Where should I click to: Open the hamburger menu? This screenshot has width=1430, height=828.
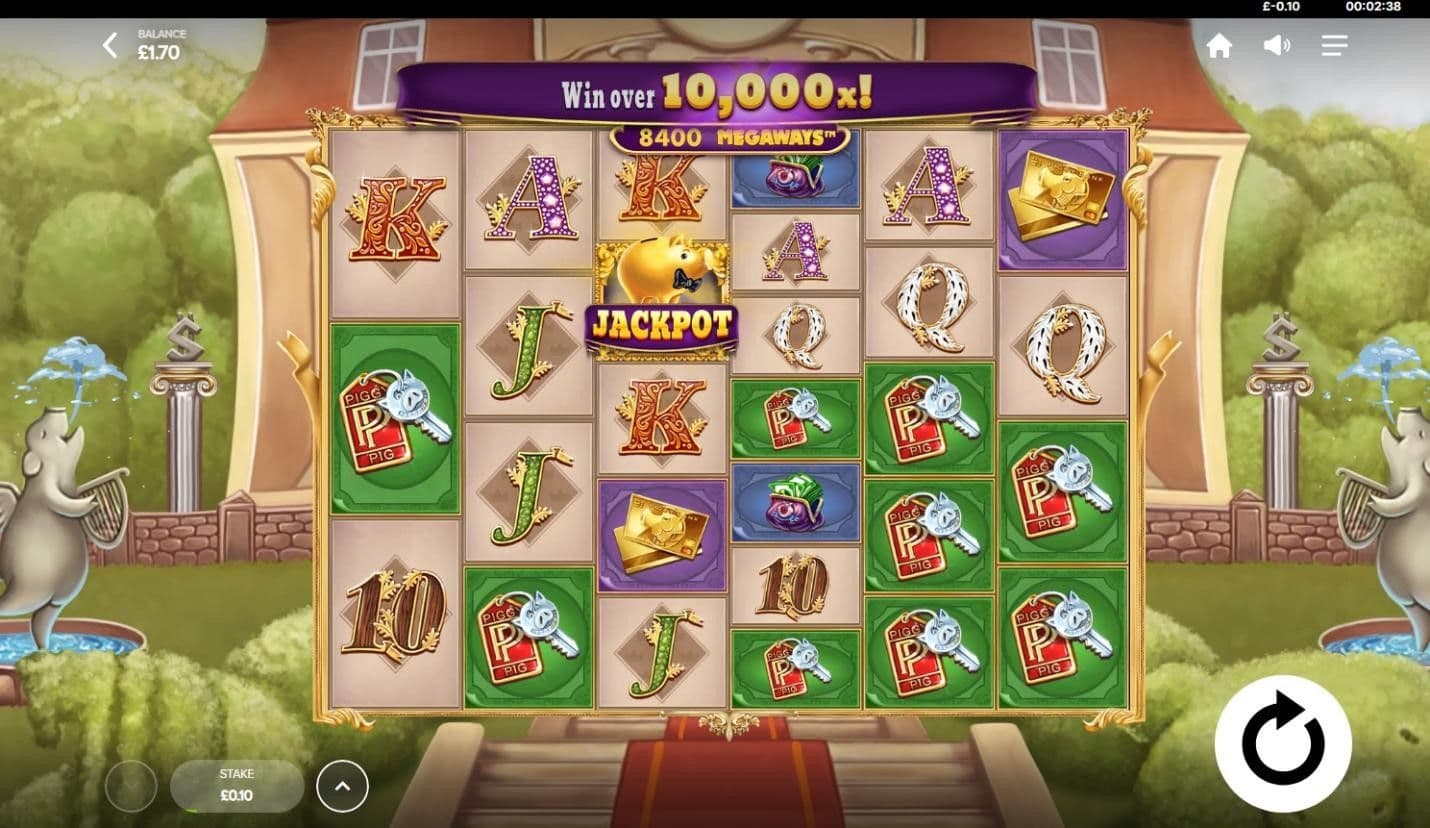tap(1334, 45)
